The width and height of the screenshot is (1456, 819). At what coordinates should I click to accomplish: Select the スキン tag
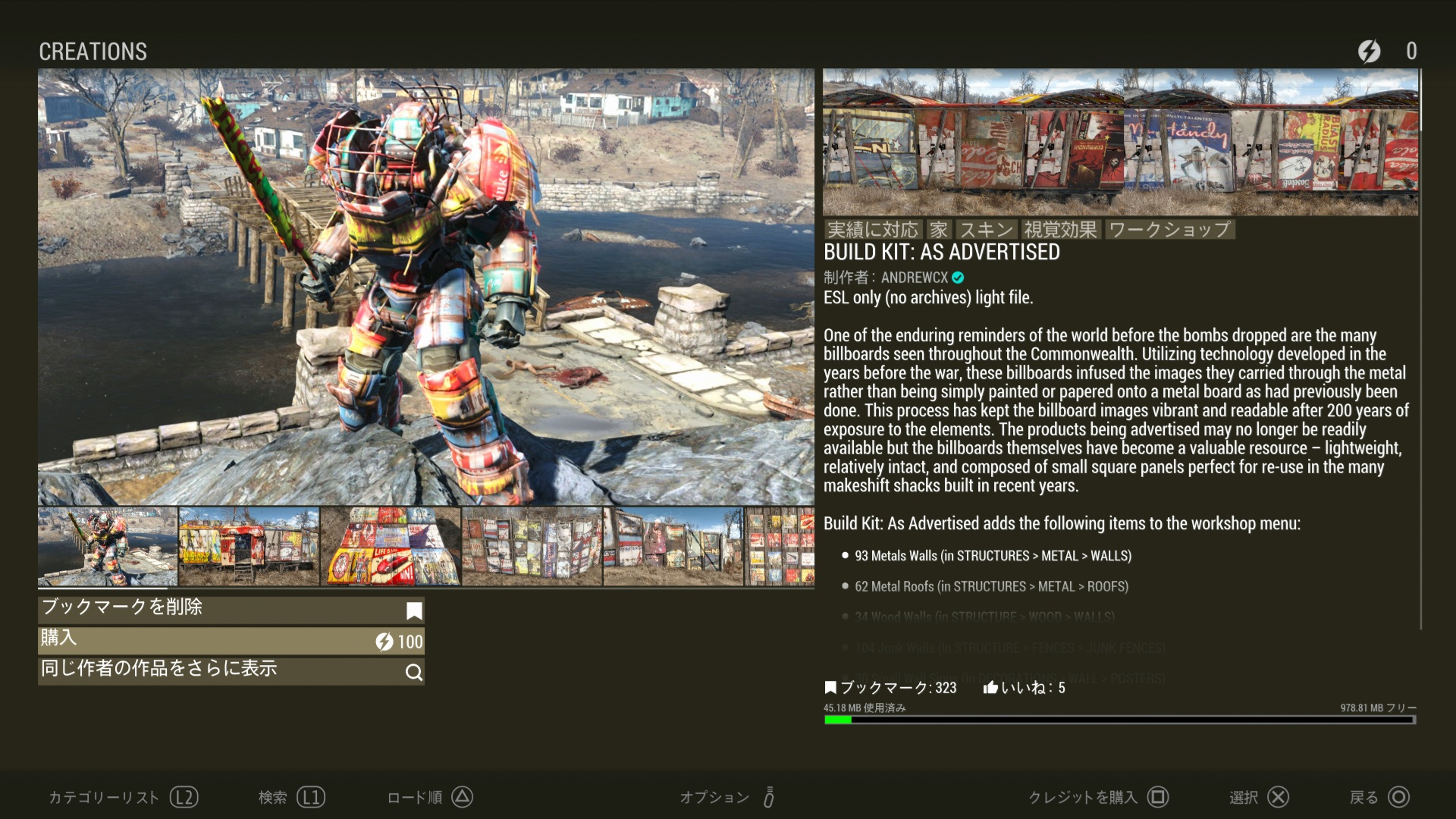987,229
